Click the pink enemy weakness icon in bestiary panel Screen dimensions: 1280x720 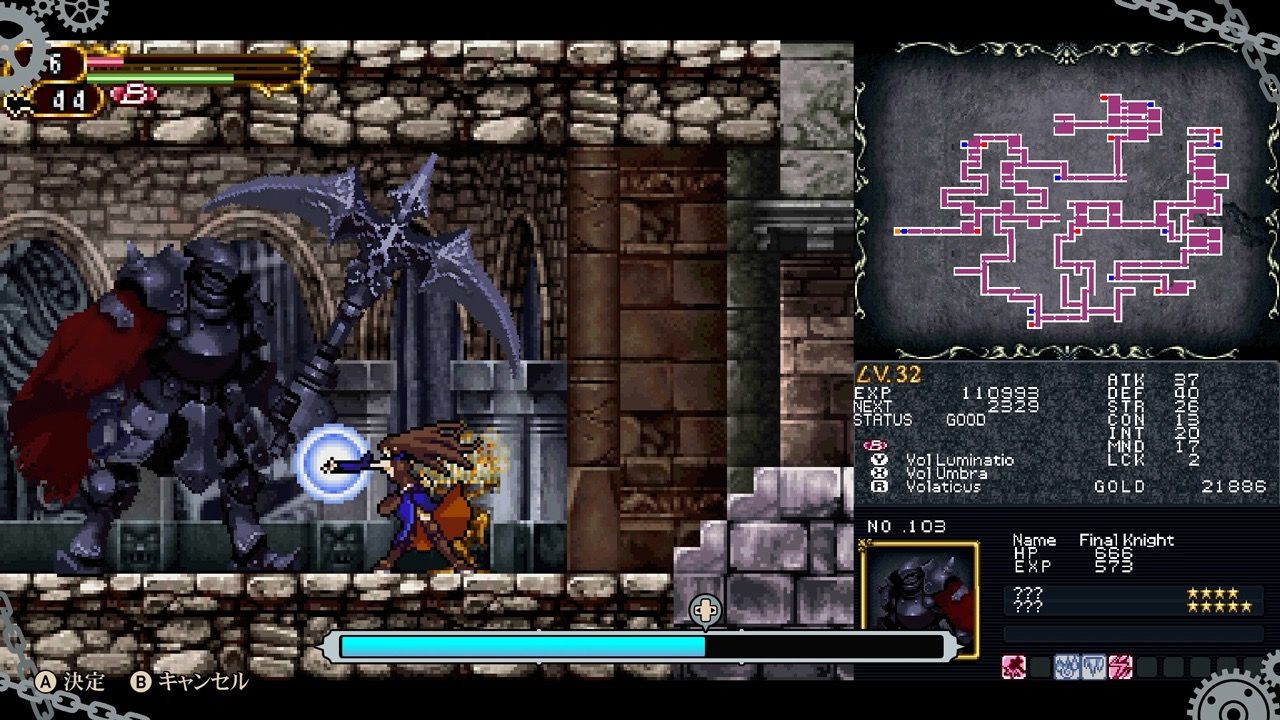pos(1013,666)
